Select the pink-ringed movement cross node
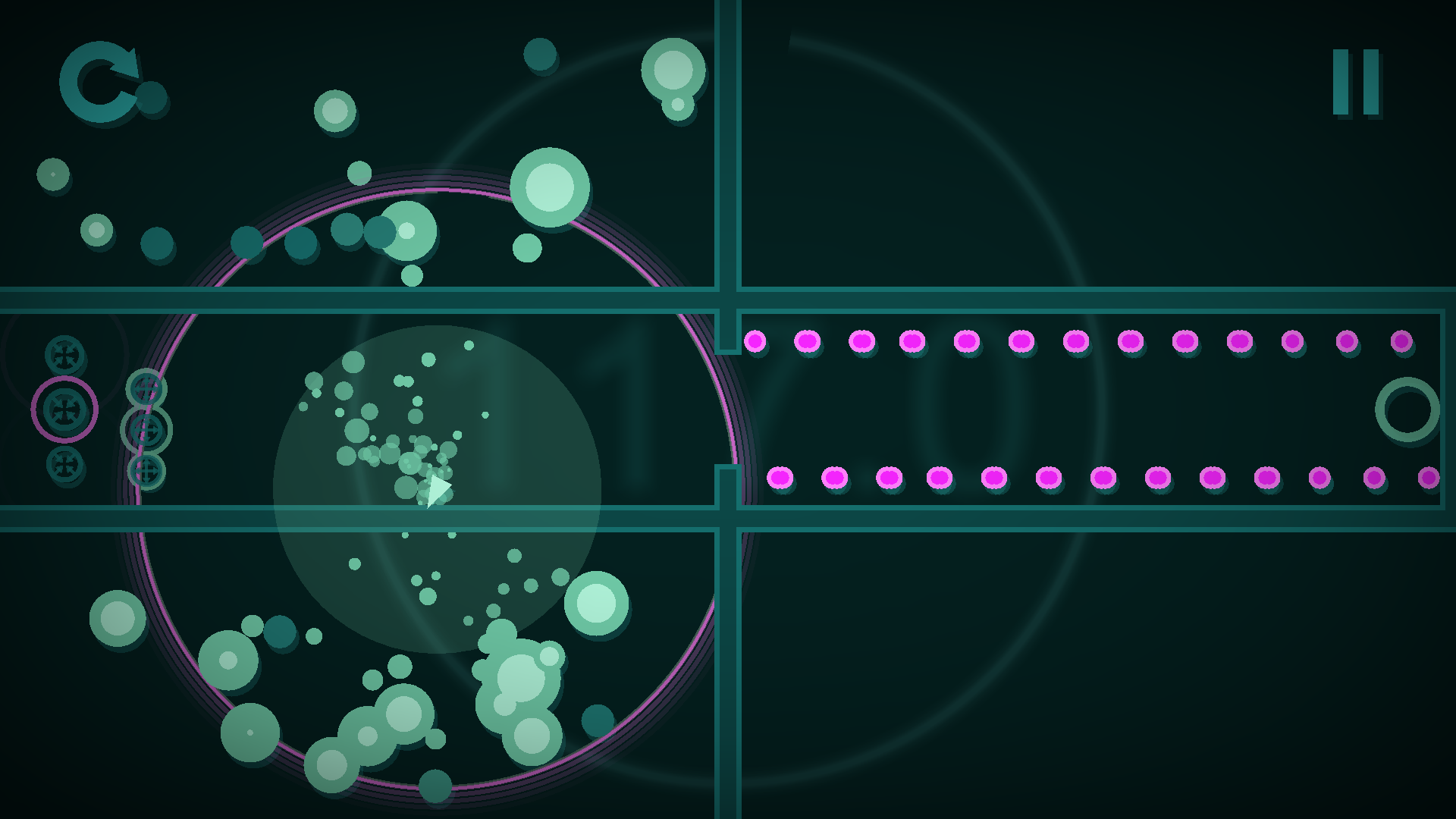The height and width of the screenshot is (819, 1456). tap(64, 409)
